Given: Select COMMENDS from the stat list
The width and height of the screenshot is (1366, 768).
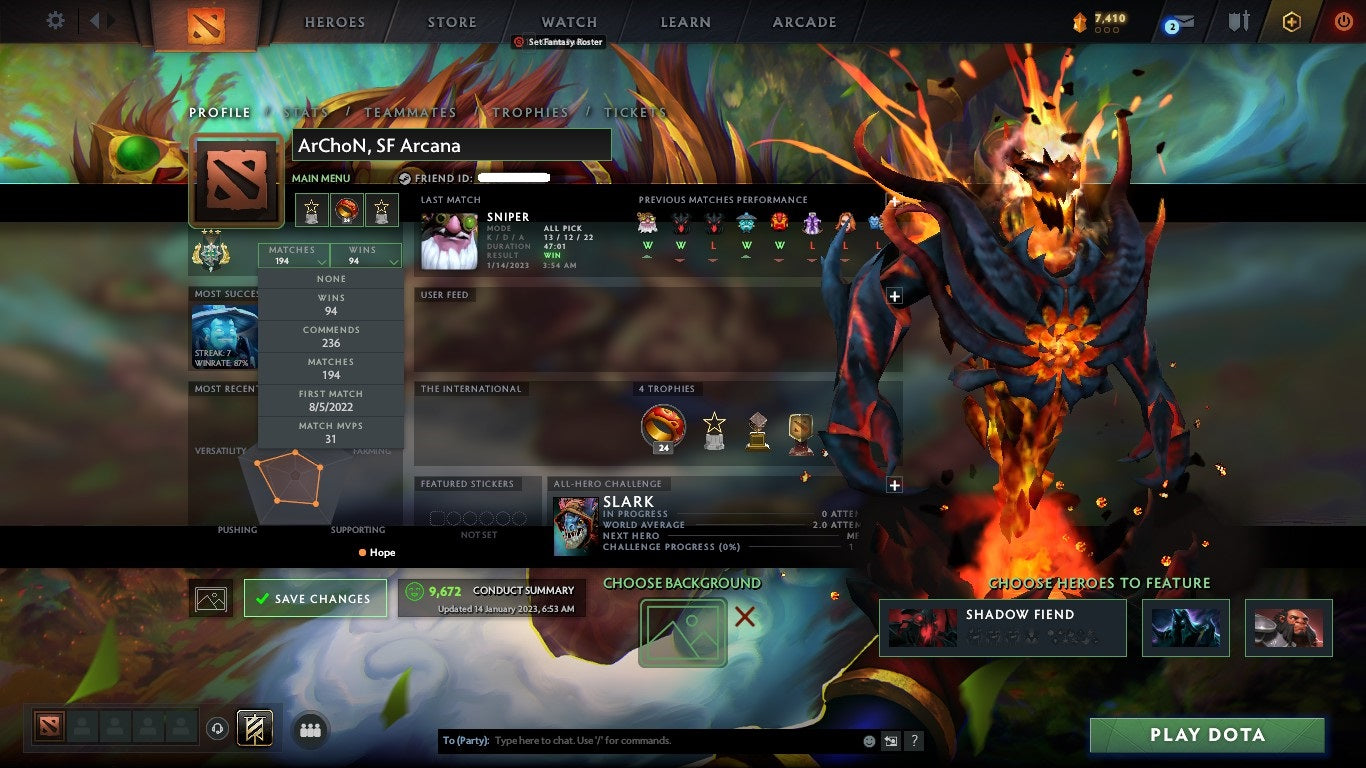Looking at the screenshot, I should point(332,333).
